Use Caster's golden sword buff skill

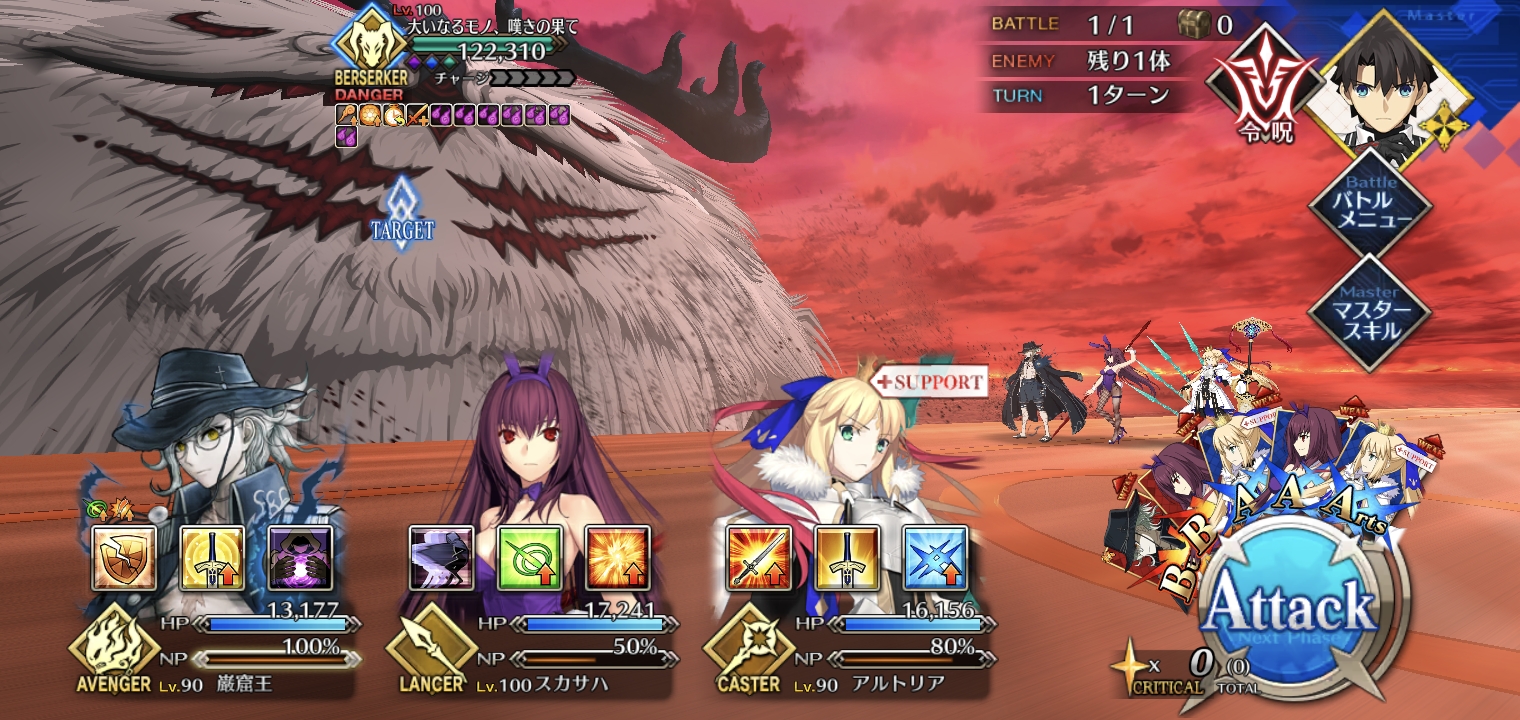[x=847, y=558]
